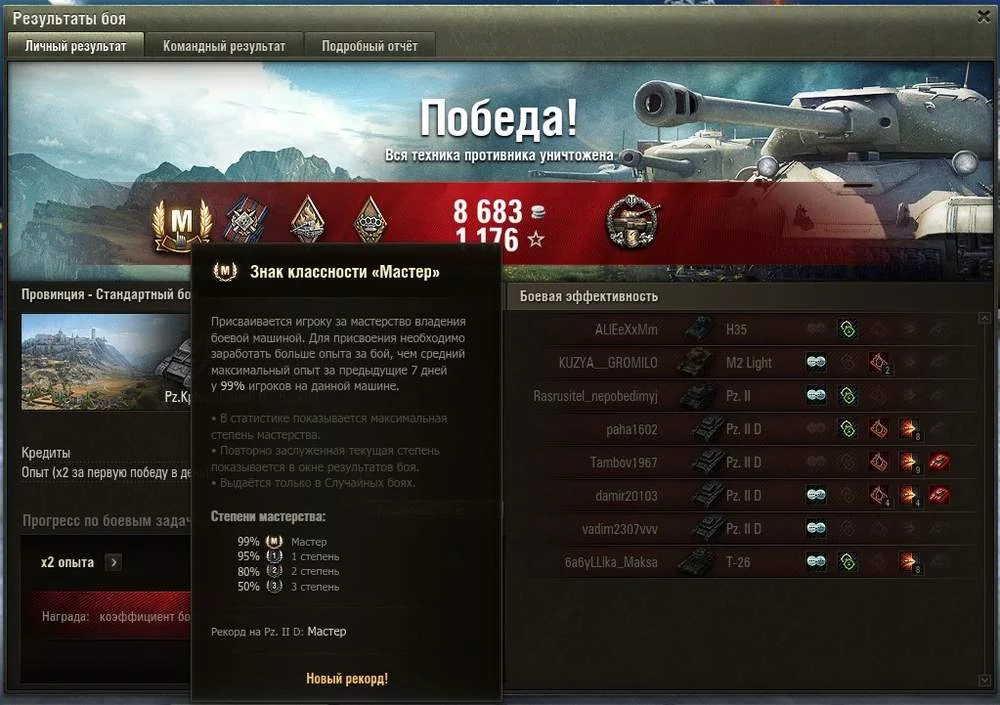Select the Личный результат tab
This screenshot has width=1000, height=705.
(x=76, y=46)
